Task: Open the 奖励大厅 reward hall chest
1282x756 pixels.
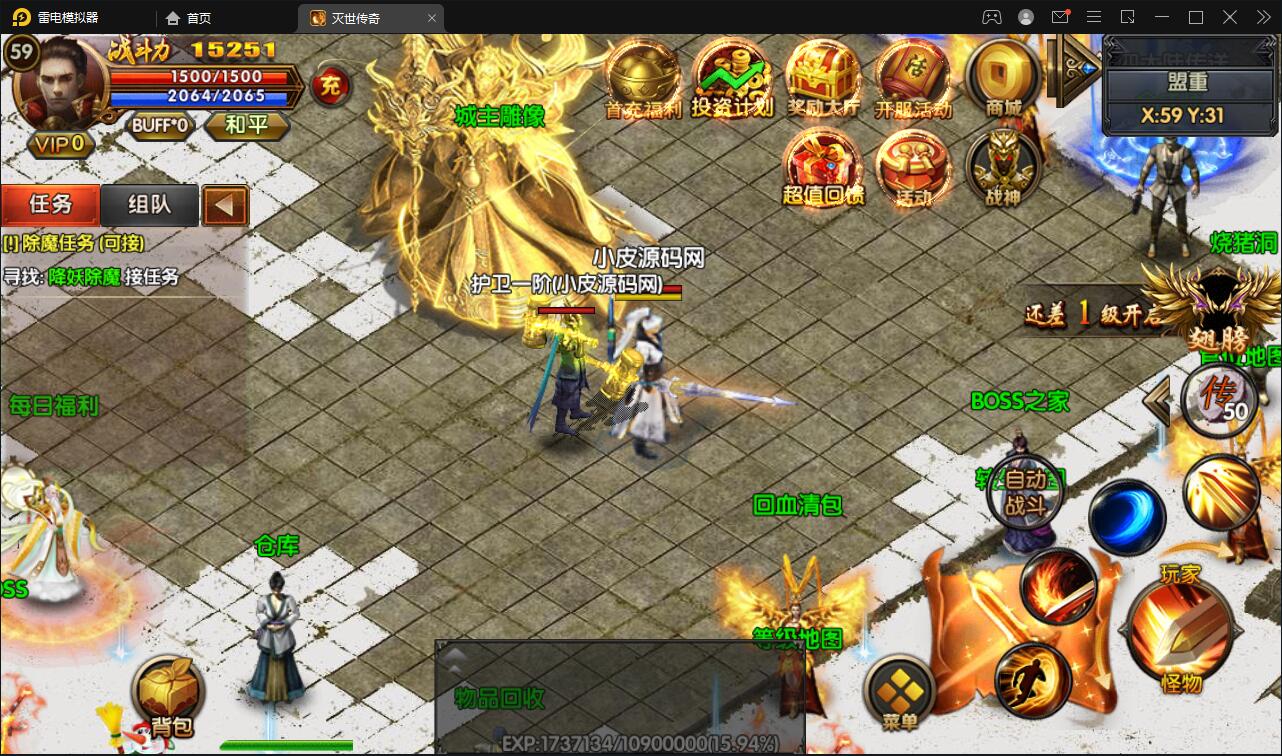Action: click(x=822, y=77)
